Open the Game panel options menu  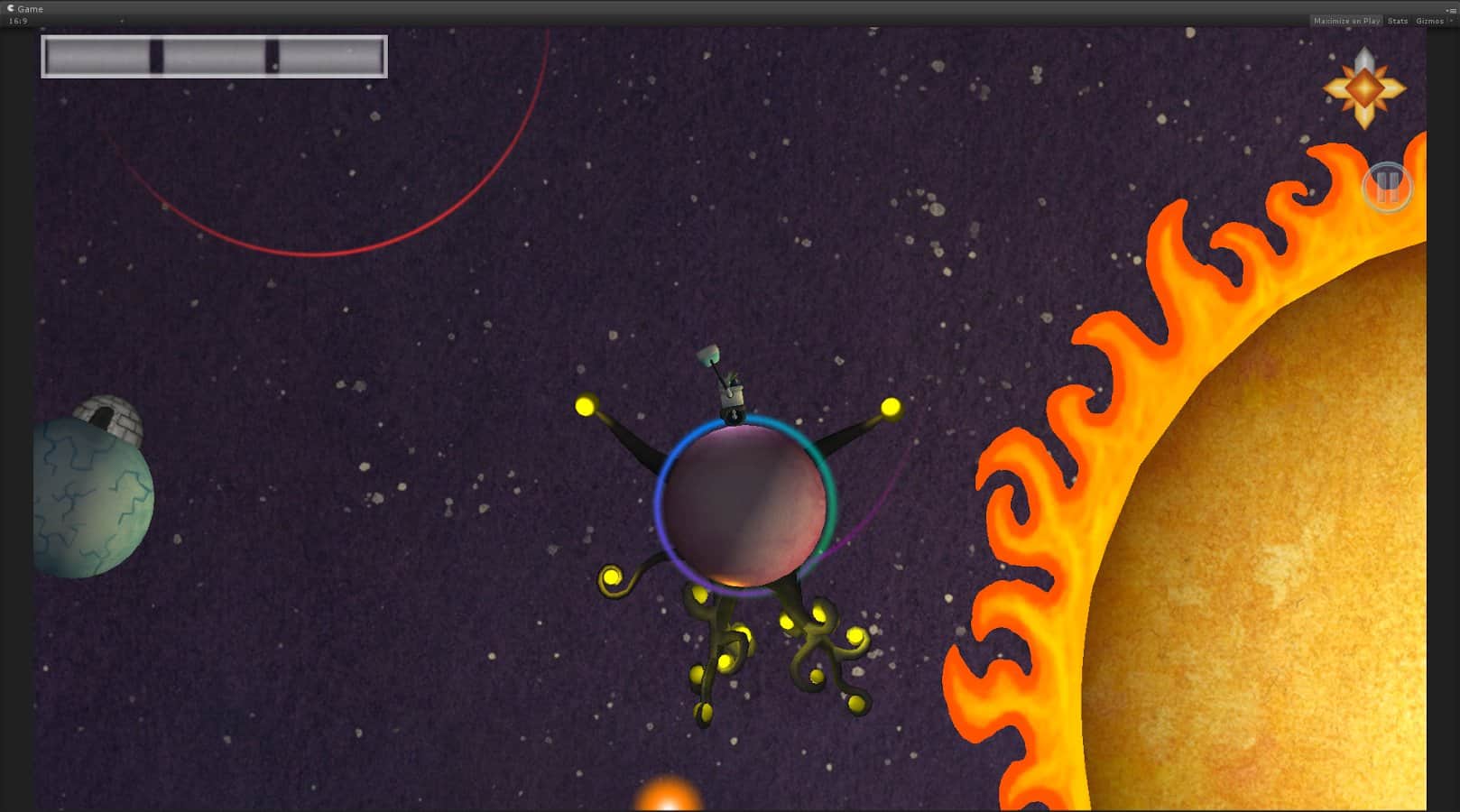click(x=1450, y=8)
